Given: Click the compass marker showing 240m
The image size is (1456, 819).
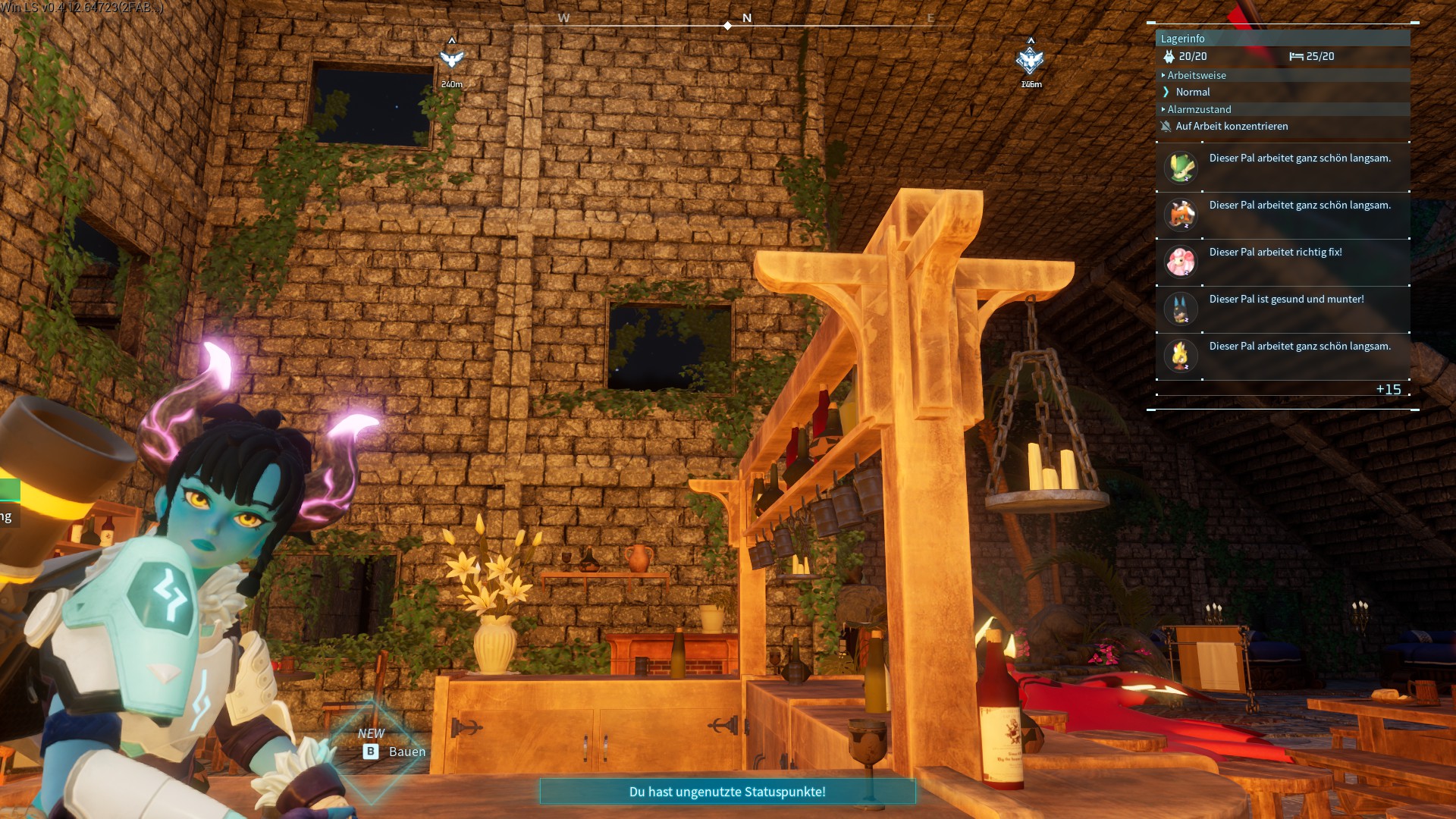Looking at the screenshot, I should click(452, 59).
